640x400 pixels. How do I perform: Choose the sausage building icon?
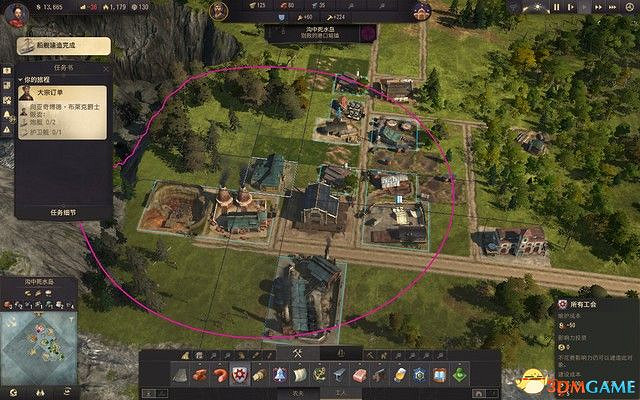219,375
